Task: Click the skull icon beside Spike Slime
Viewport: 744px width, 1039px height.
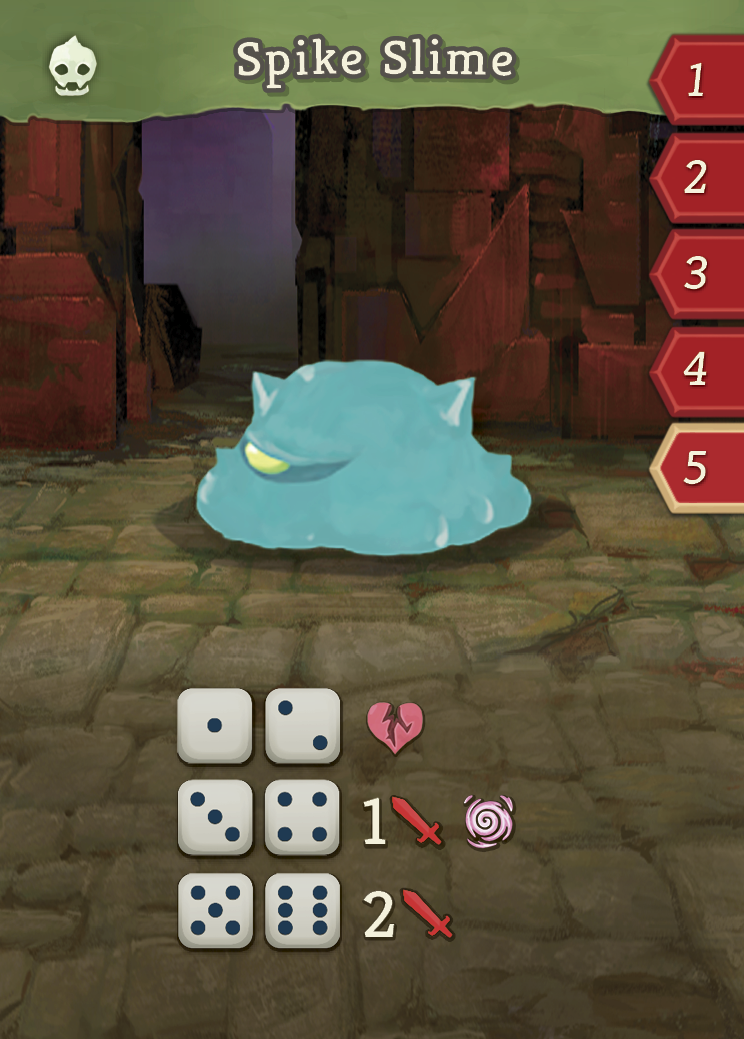Action: tap(73, 64)
